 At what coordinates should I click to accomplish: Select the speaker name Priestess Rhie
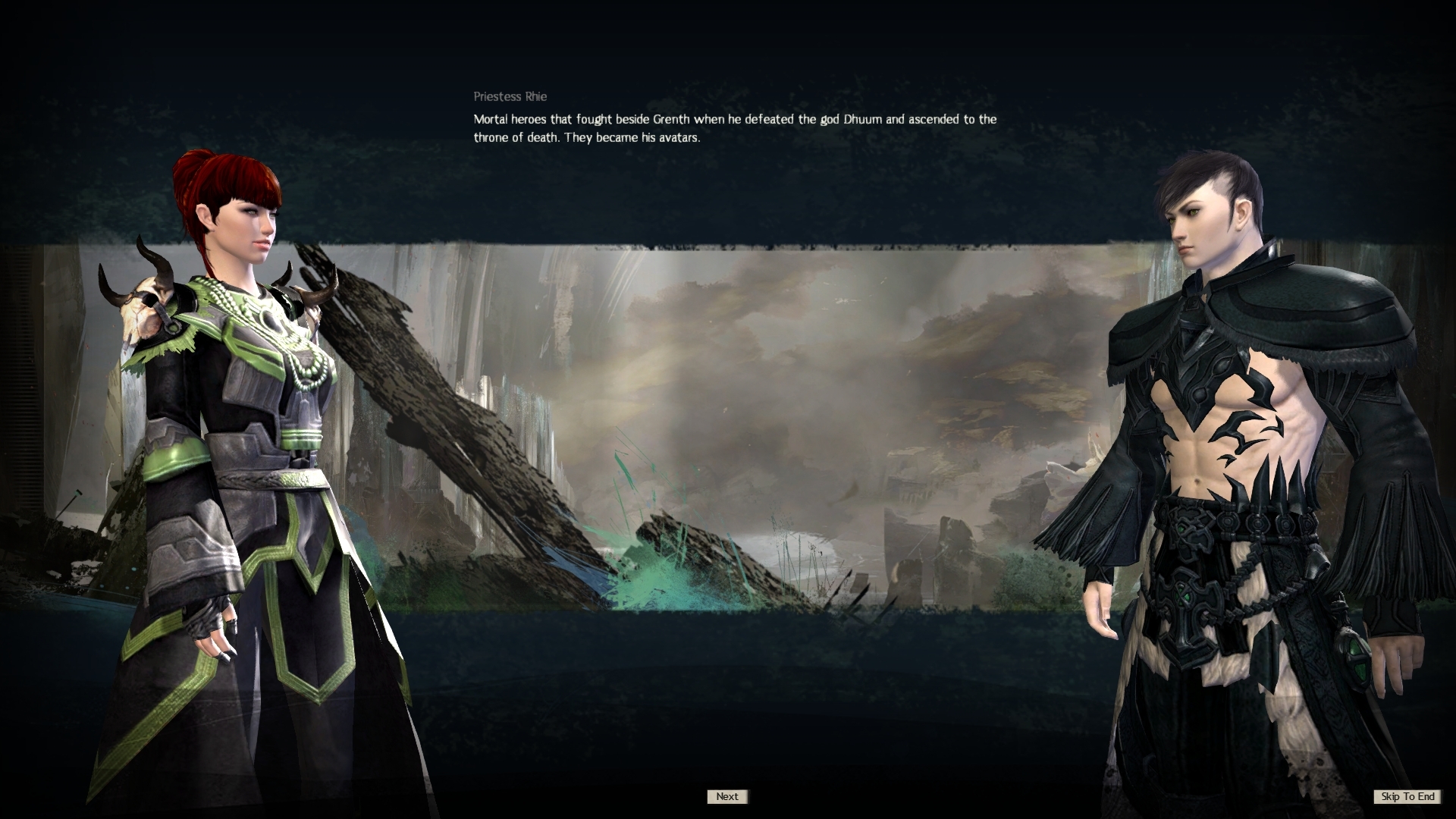point(509,96)
